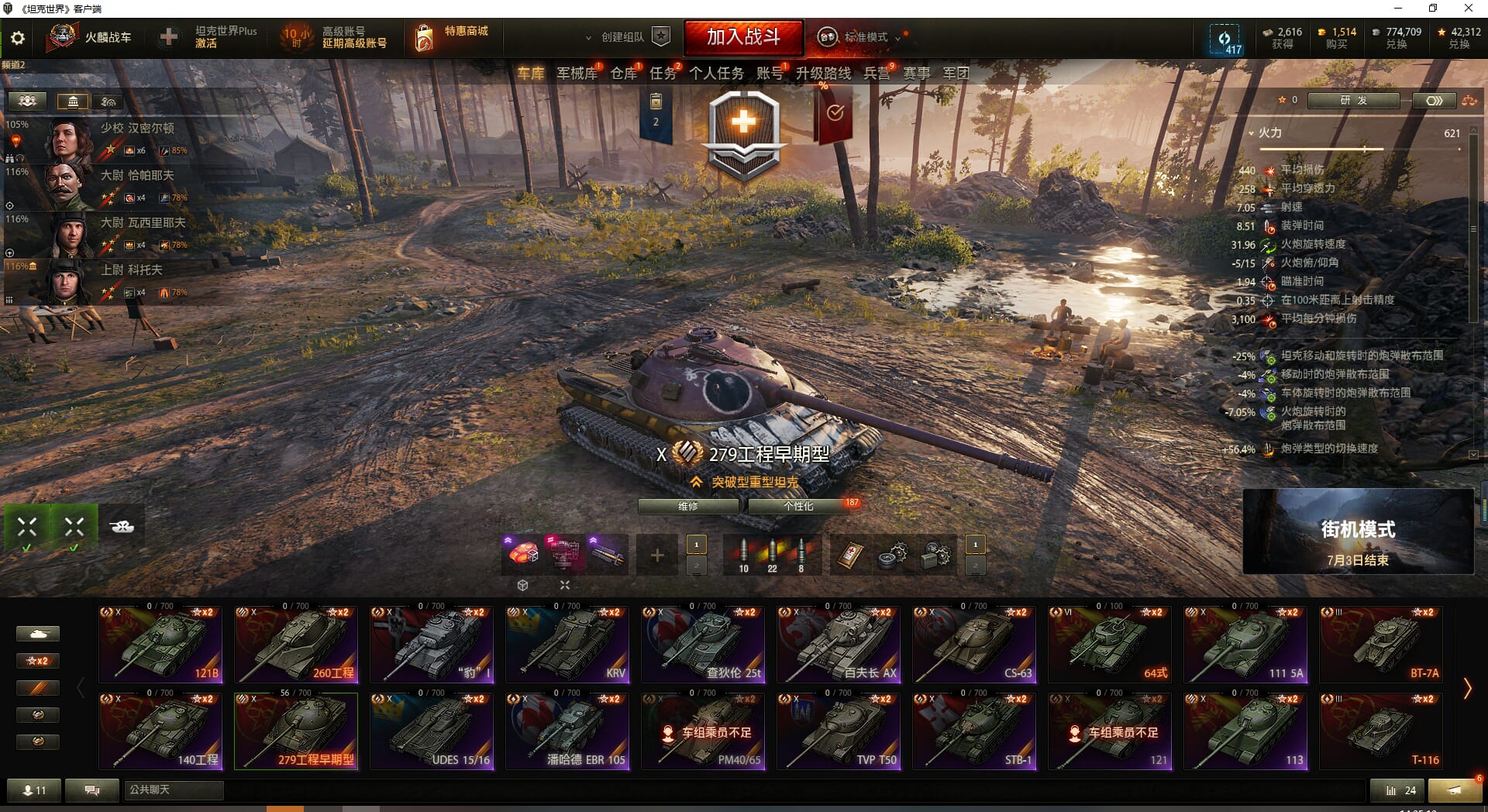The width and height of the screenshot is (1488, 812).
Task: Switch to the 军械库 tab
Action: [577, 74]
